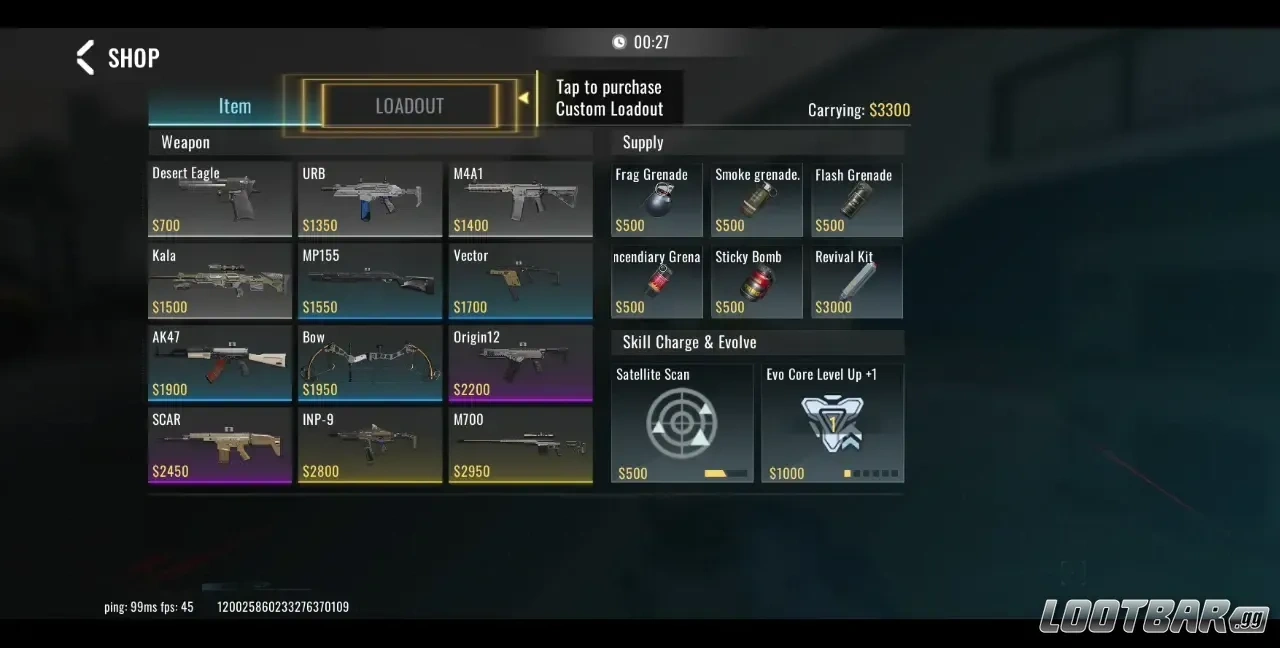The height and width of the screenshot is (648, 1280).
Task: Buy the Desert Eagle for $700
Action: pyautogui.click(x=220, y=200)
